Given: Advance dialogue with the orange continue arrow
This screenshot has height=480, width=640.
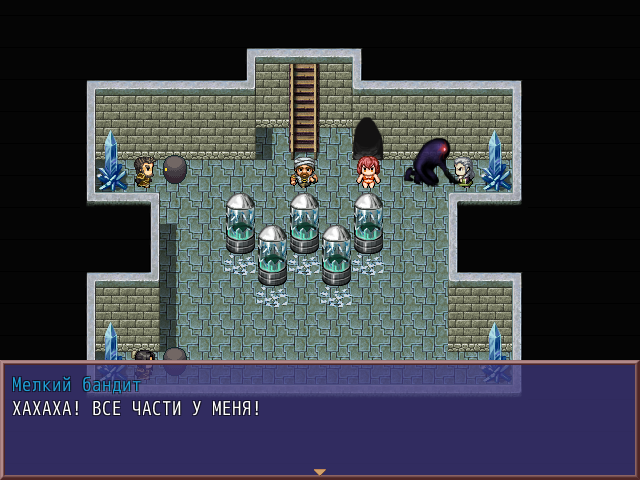Looking at the screenshot, I should pos(320,471).
